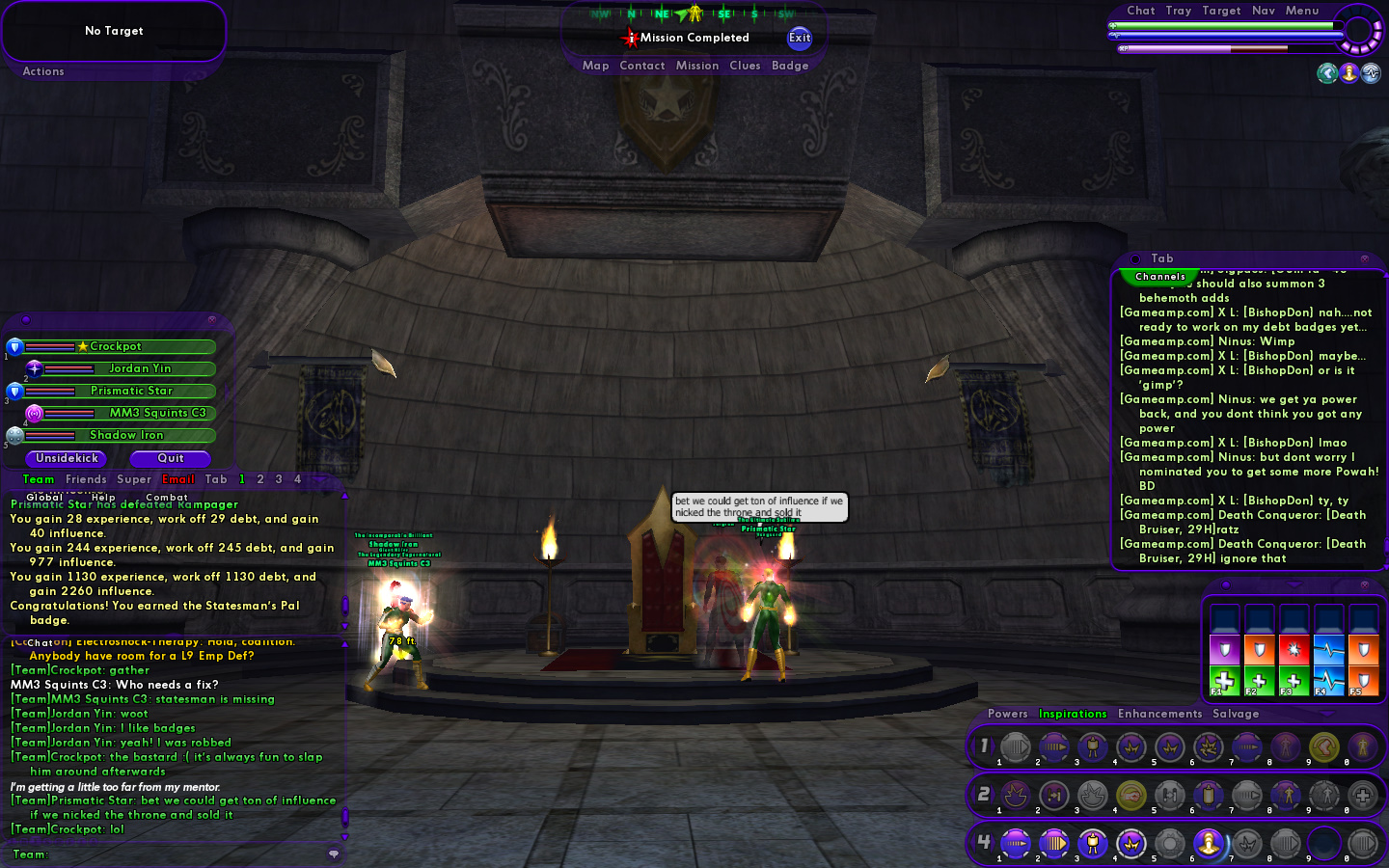Show the Contact window

(642, 66)
